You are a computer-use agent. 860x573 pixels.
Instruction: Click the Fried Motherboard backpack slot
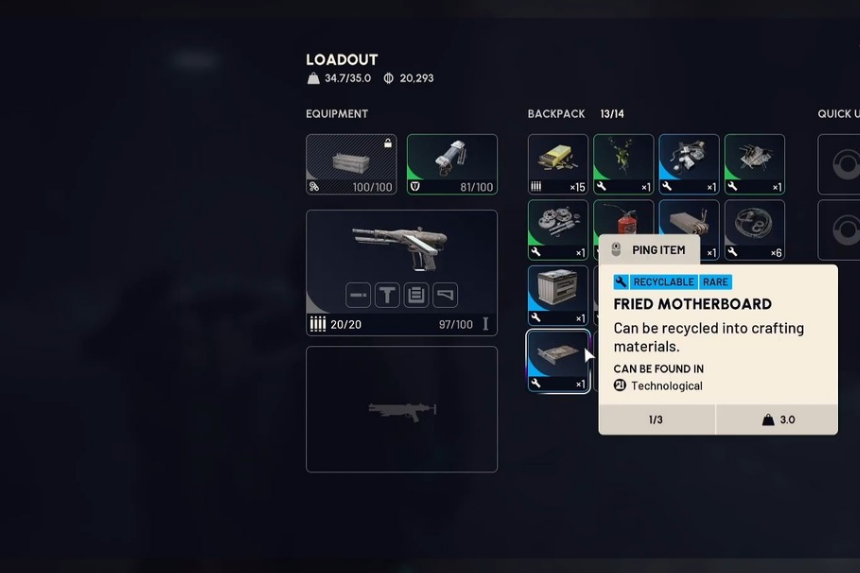(x=558, y=361)
